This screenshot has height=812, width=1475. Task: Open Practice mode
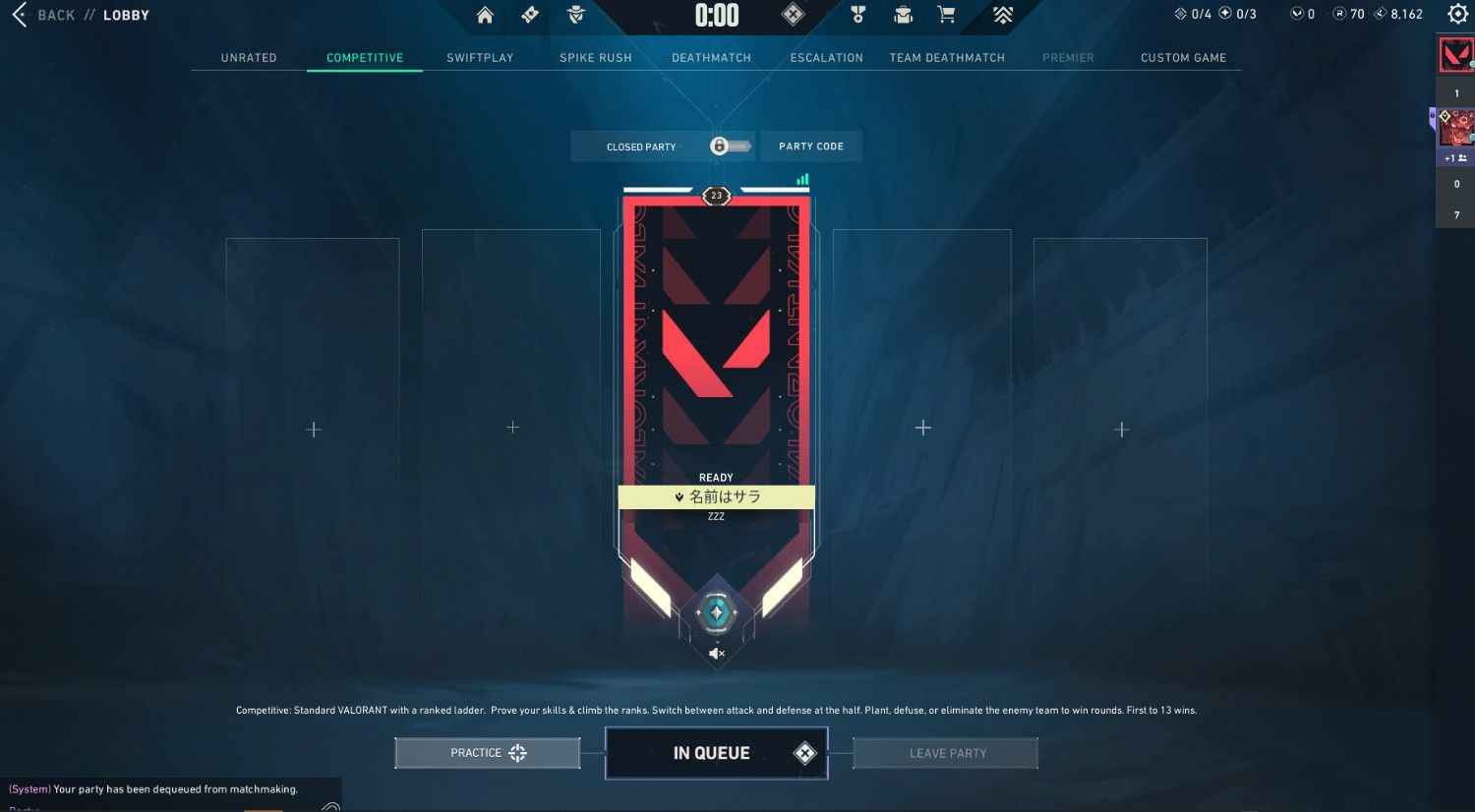click(x=487, y=752)
